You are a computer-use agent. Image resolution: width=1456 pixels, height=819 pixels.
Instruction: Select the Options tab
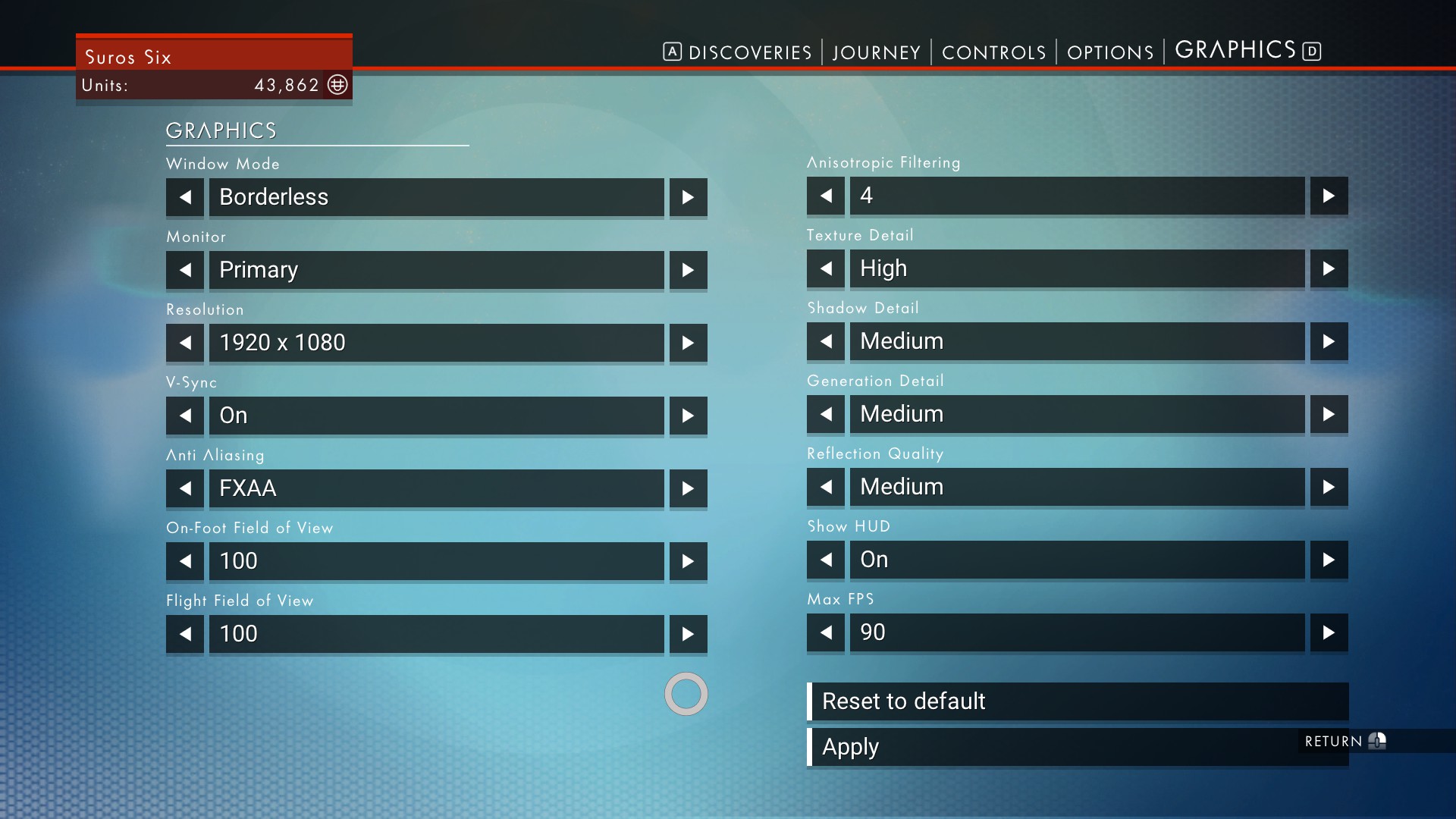click(1110, 52)
